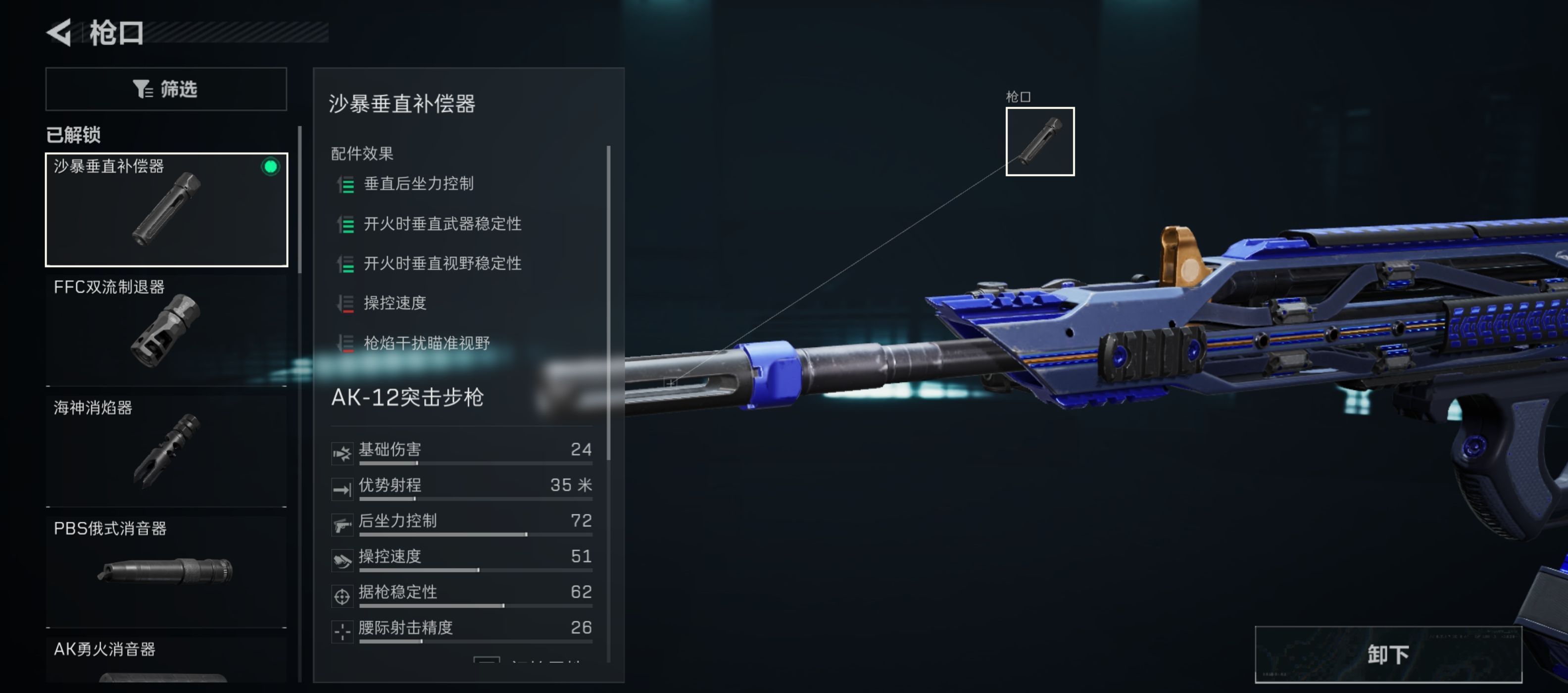The height and width of the screenshot is (693, 1568).
Task: Select the effective range (优势射程) arrow icon
Action: click(343, 487)
